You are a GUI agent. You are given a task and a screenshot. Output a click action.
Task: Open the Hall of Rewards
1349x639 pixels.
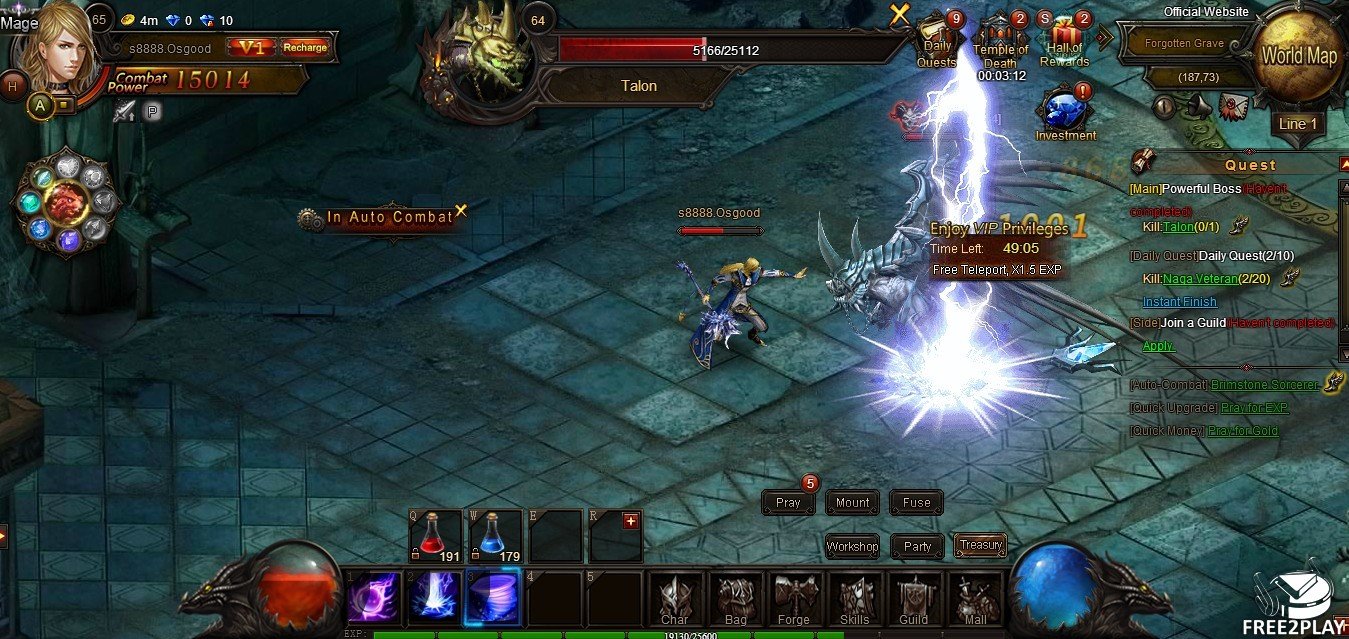[1064, 41]
